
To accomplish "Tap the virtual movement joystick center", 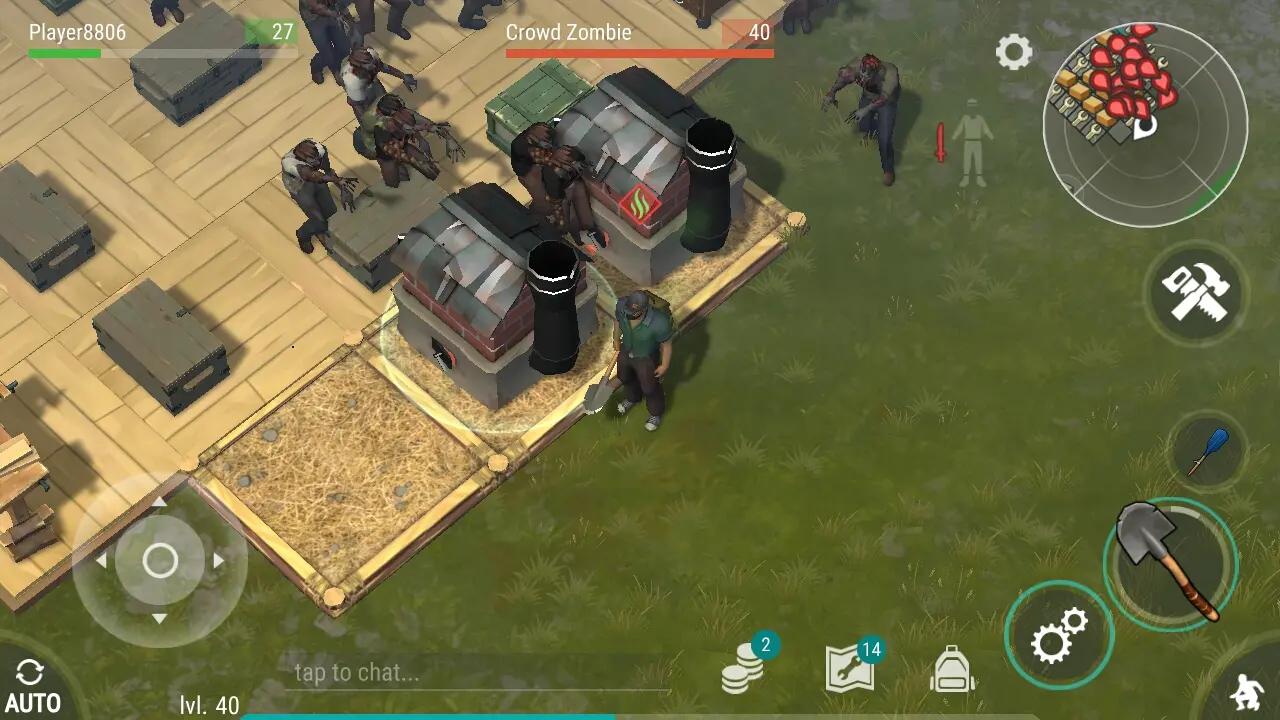I will 160,561.
